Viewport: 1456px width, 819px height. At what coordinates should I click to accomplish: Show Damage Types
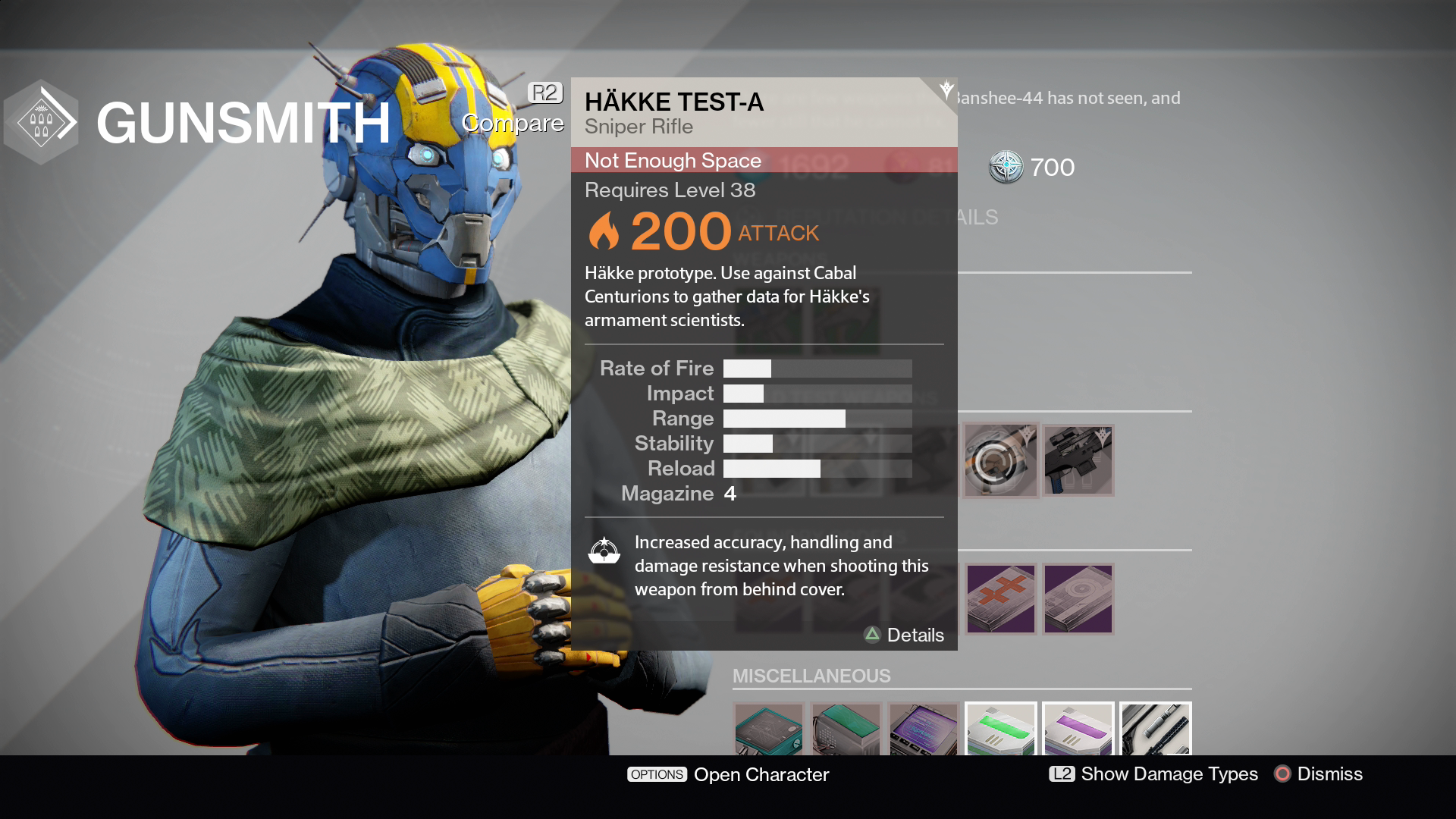pos(1153,774)
